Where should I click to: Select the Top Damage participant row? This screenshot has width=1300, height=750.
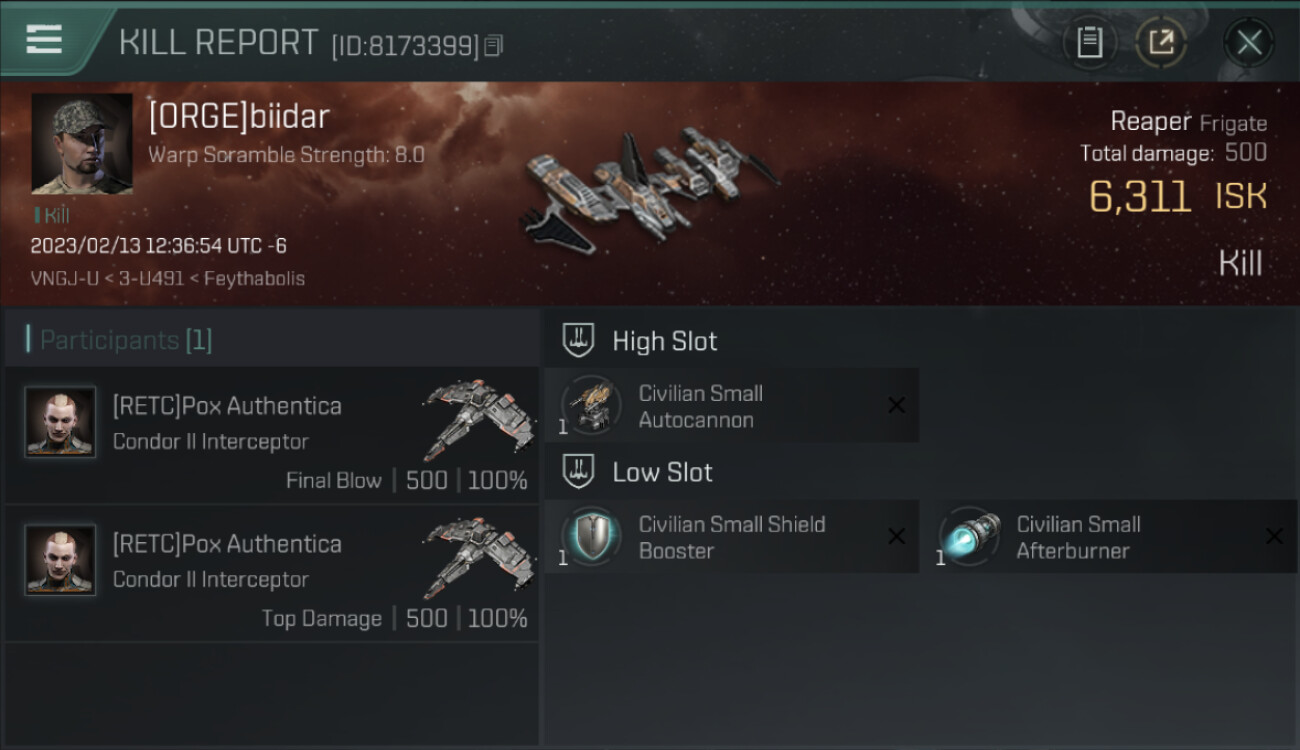(272, 574)
